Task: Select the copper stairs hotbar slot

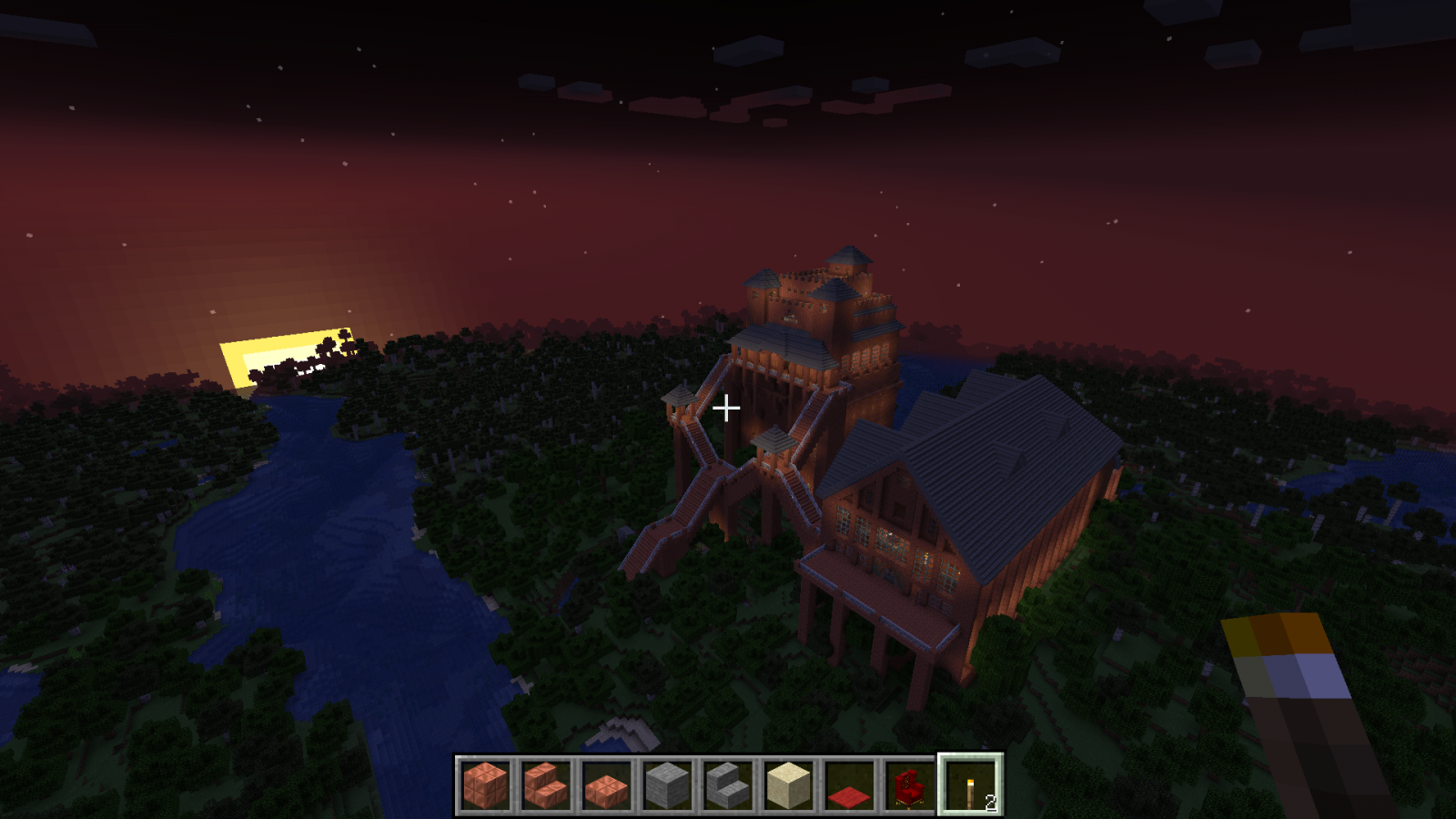Action: (x=546, y=784)
